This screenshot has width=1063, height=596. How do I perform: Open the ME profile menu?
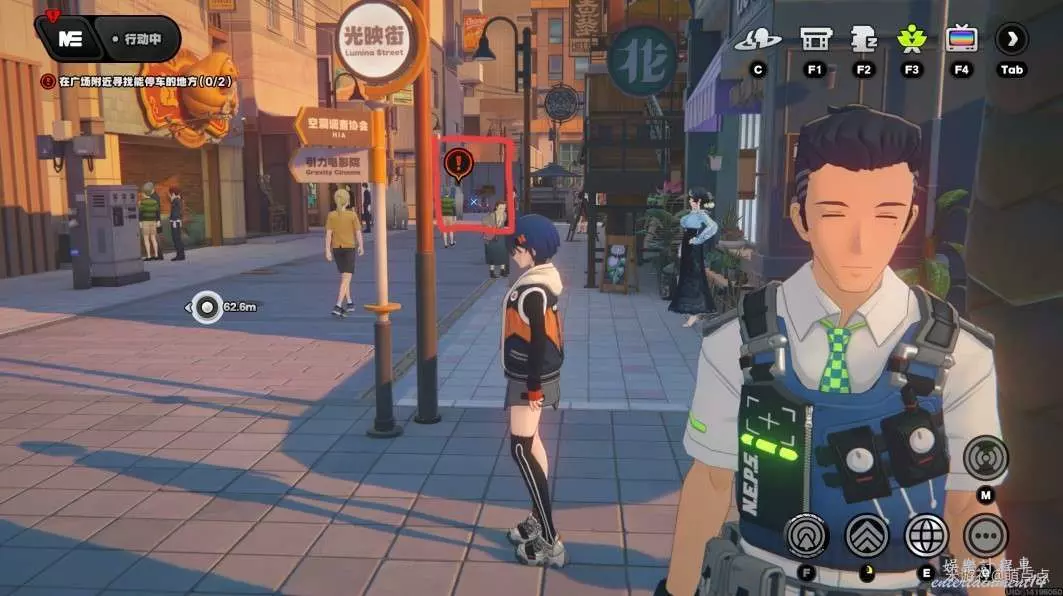tap(70, 40)
